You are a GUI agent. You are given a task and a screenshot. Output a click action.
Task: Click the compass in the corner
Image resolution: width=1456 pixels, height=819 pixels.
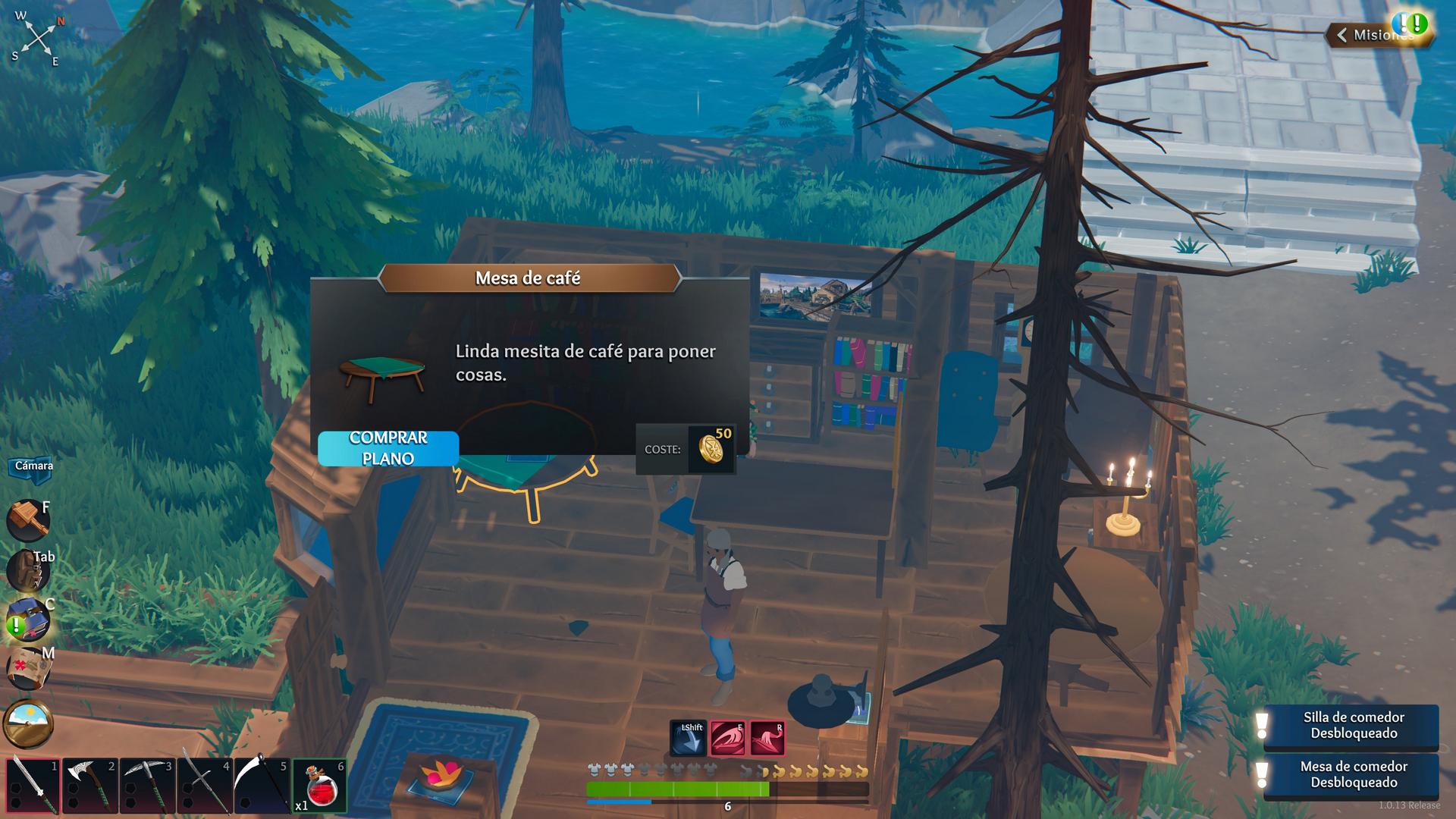pos(38,36)
